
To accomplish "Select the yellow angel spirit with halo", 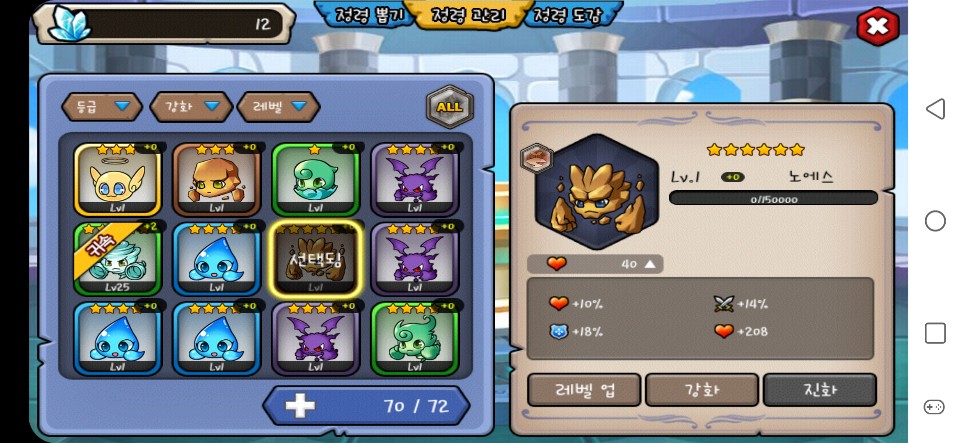I will coord(117,180).
